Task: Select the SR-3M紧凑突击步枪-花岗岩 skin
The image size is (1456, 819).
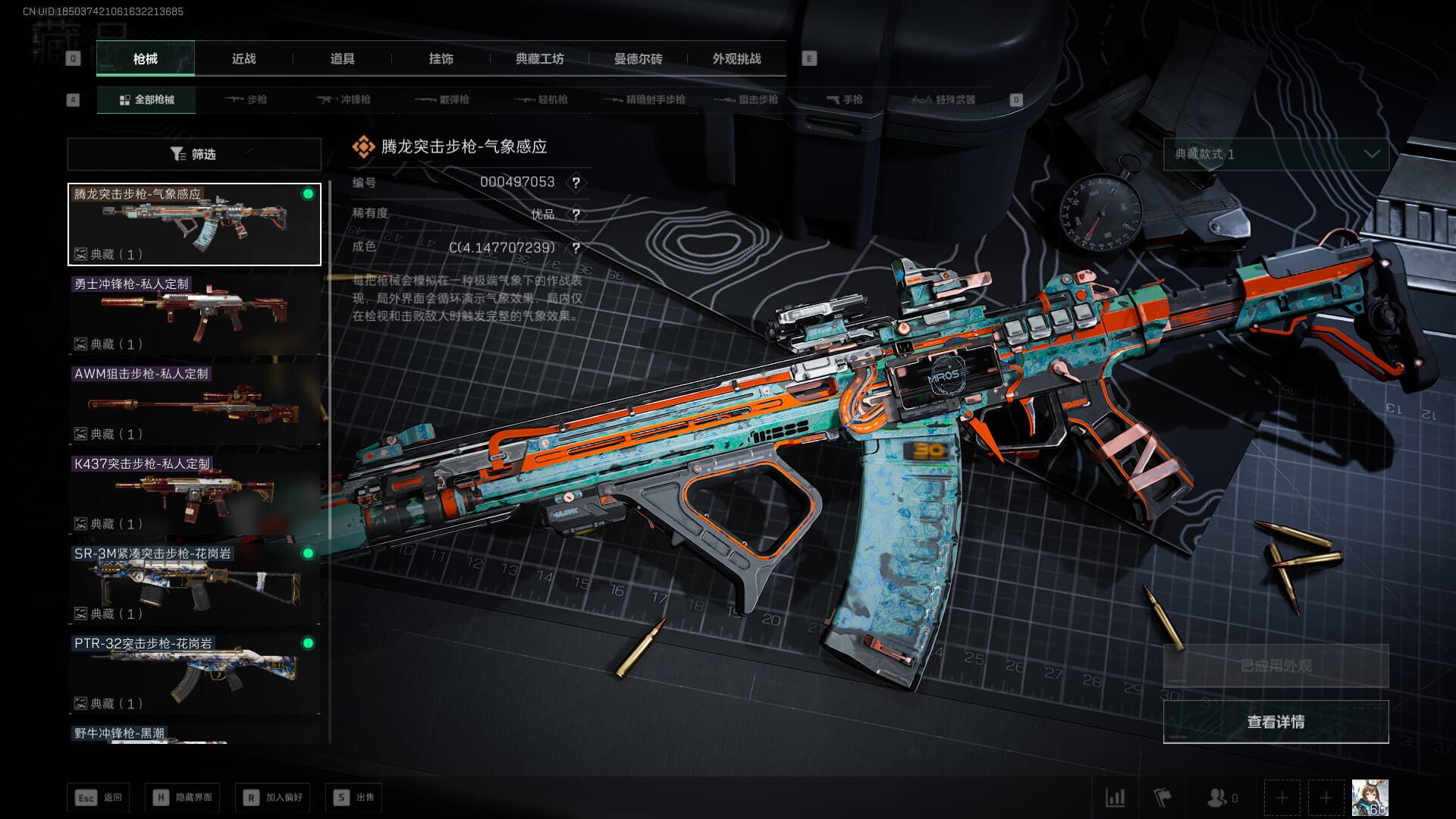Action: point(194,583)
